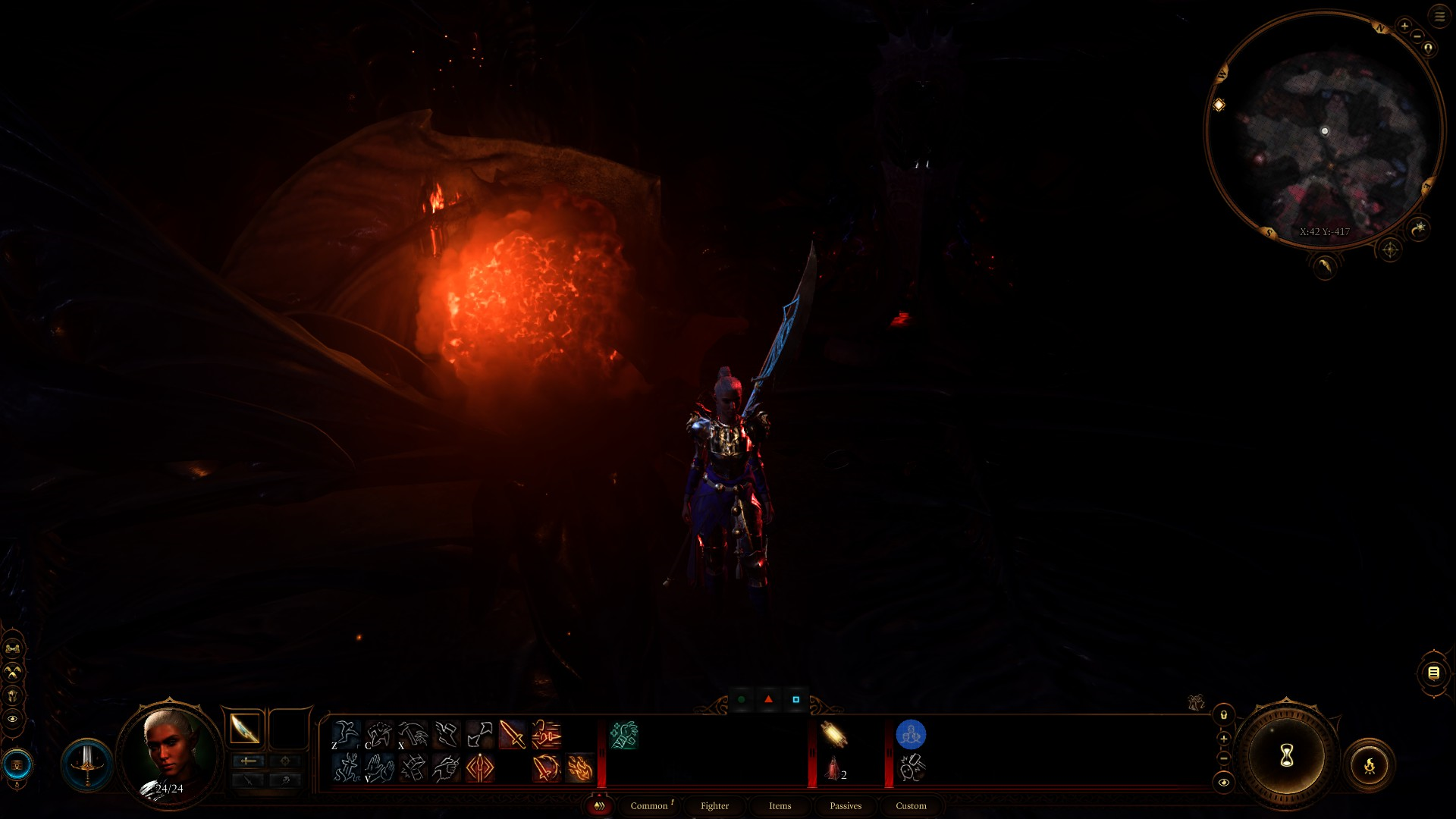
Task: Switch to the Fighter hotbar tab
Action: (x=714, y=805)
